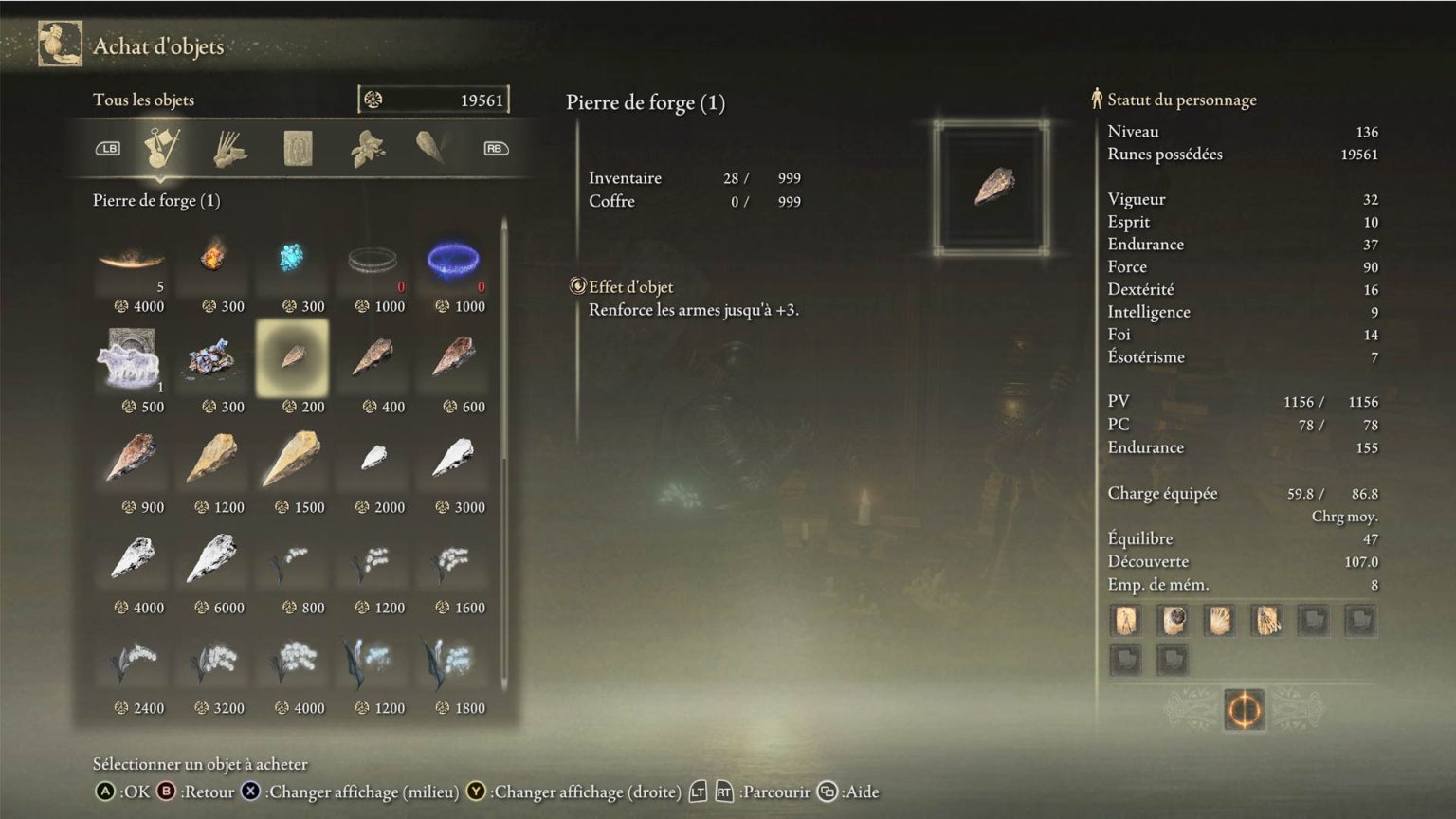This screenshot has height=819, width=1456.
Task: Select the small white stone priced 2000
Action: tap(373, 459)
